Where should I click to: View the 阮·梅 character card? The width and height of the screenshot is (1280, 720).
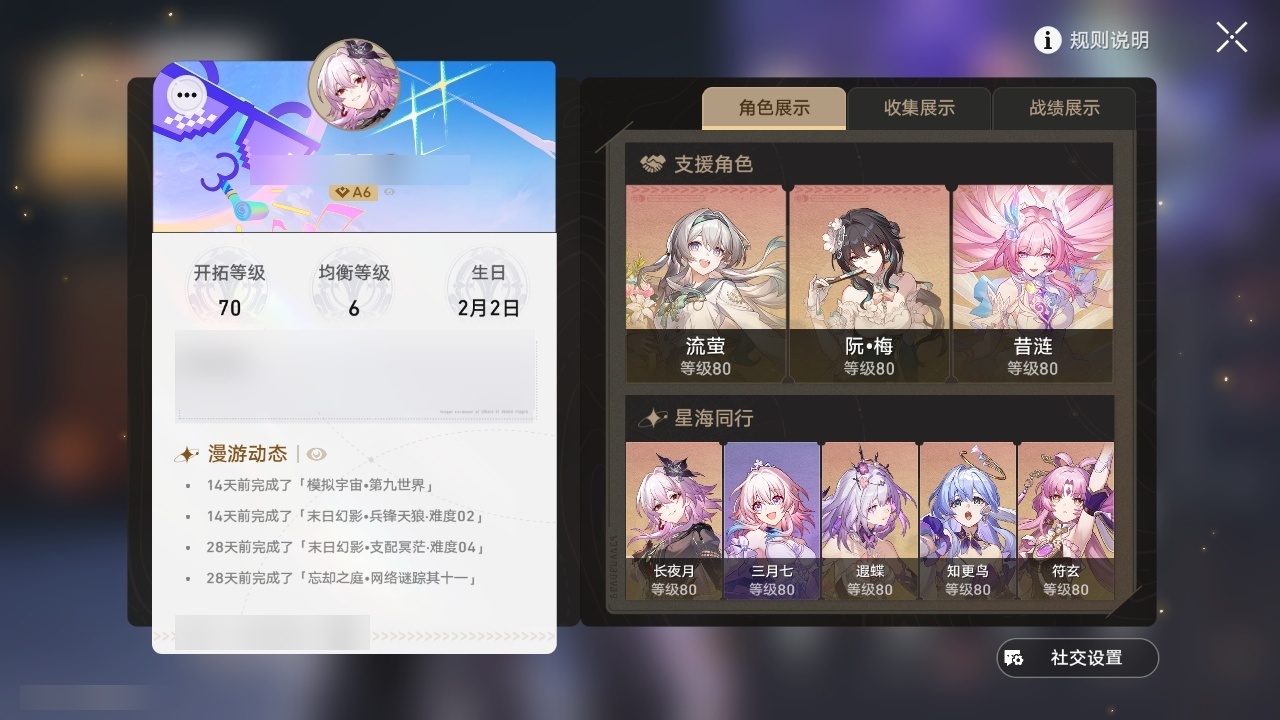coord(868,280)
